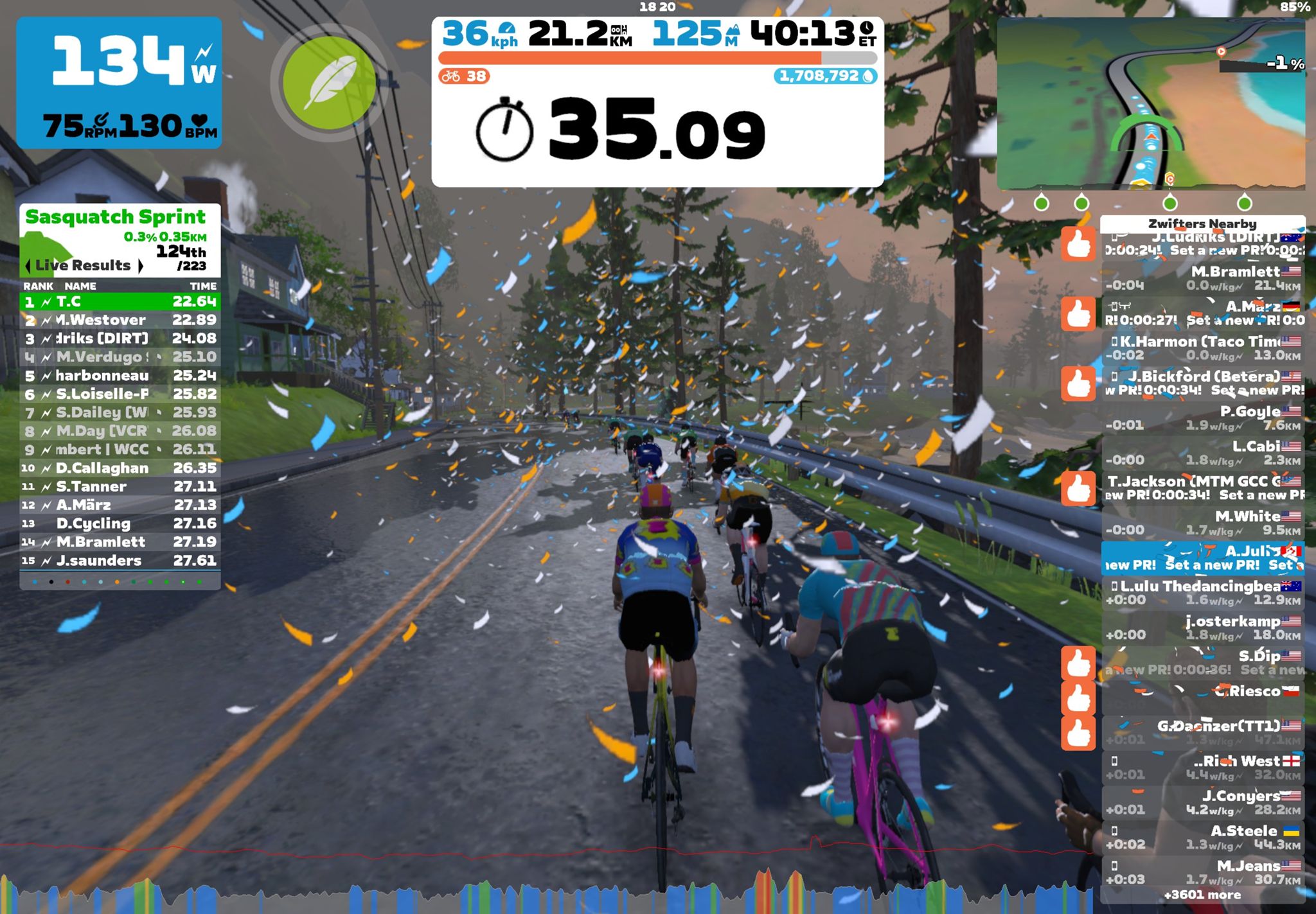The width and height of the screenshot is (1316, 914).
Task: Select the Zwifters Nearby panel header
Action: (1203, 224)
